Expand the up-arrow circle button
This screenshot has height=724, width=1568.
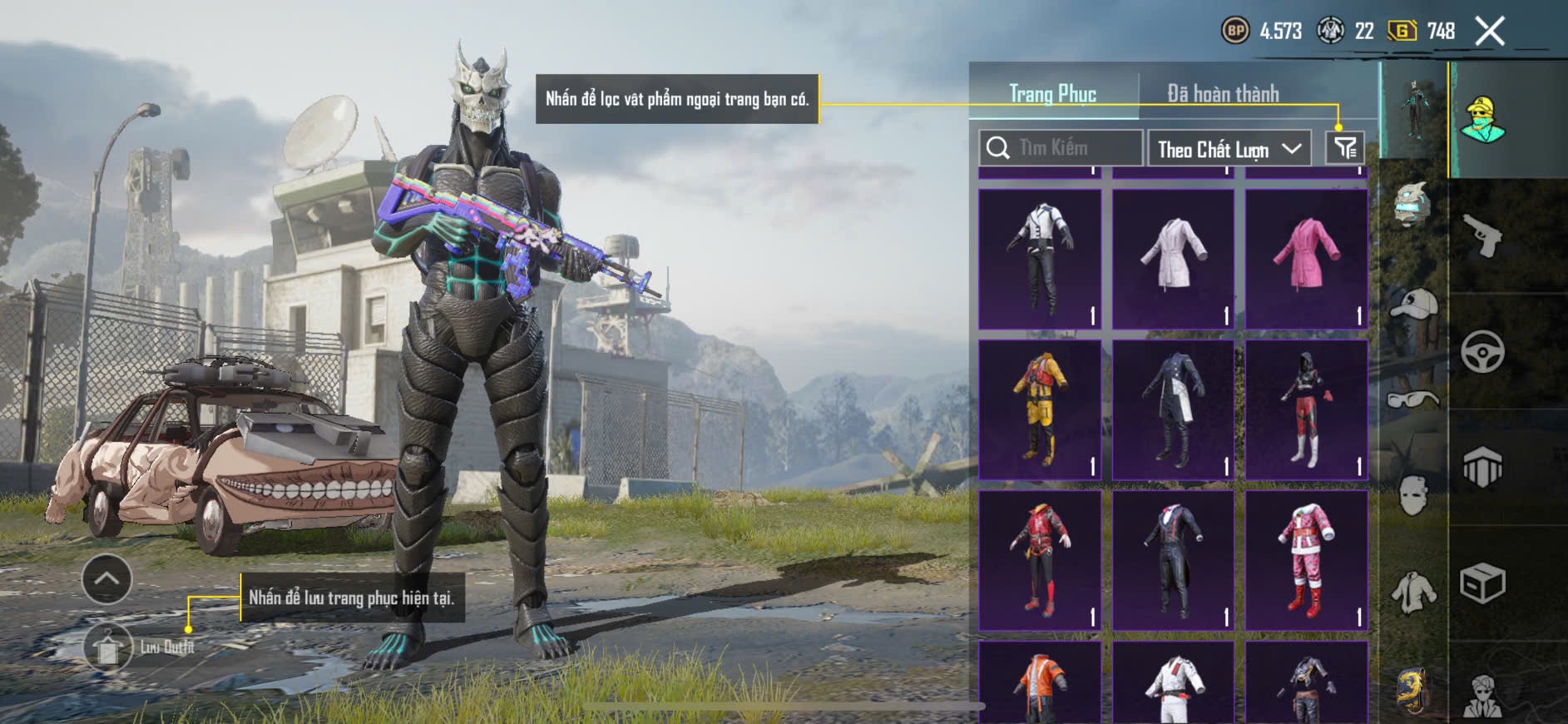pos(106,578)
